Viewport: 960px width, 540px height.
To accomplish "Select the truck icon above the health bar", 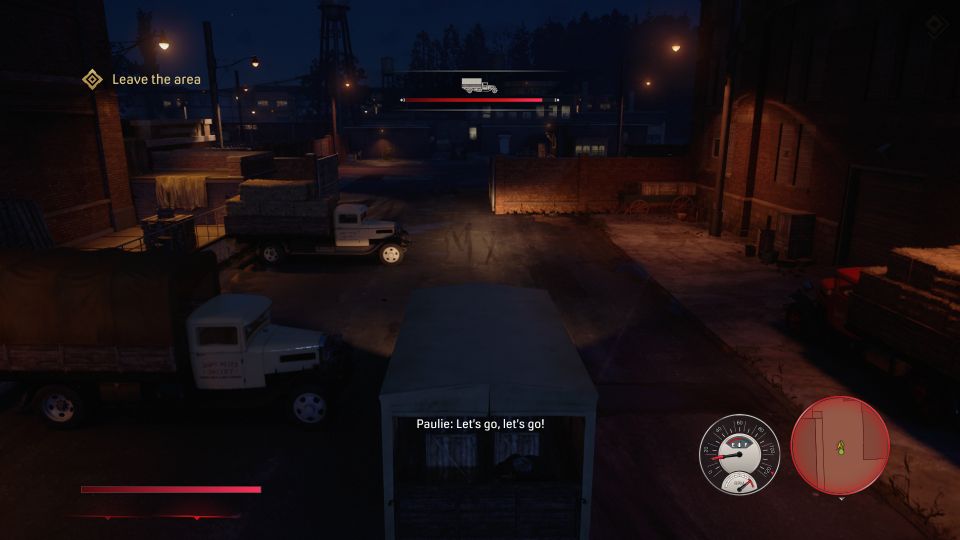I will (479, 85).
